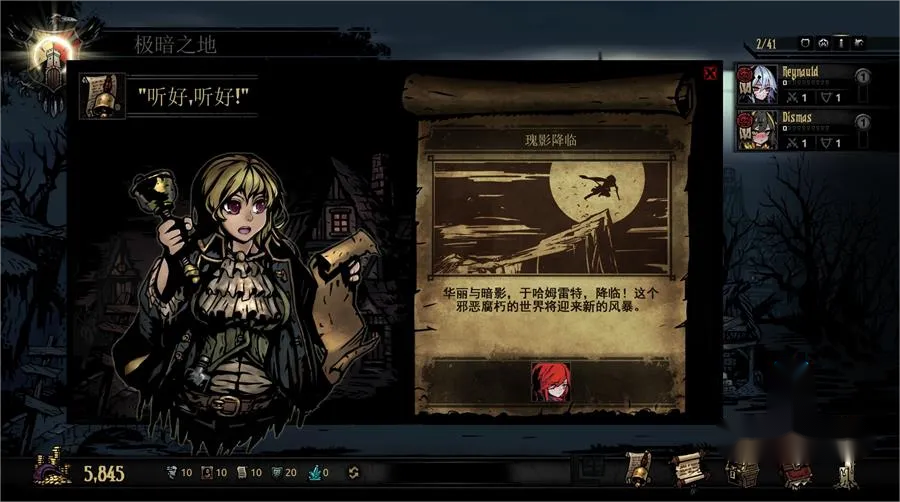
Task: Open the scroll journal in the bottom bar
Action: click(x=689, y=468)
